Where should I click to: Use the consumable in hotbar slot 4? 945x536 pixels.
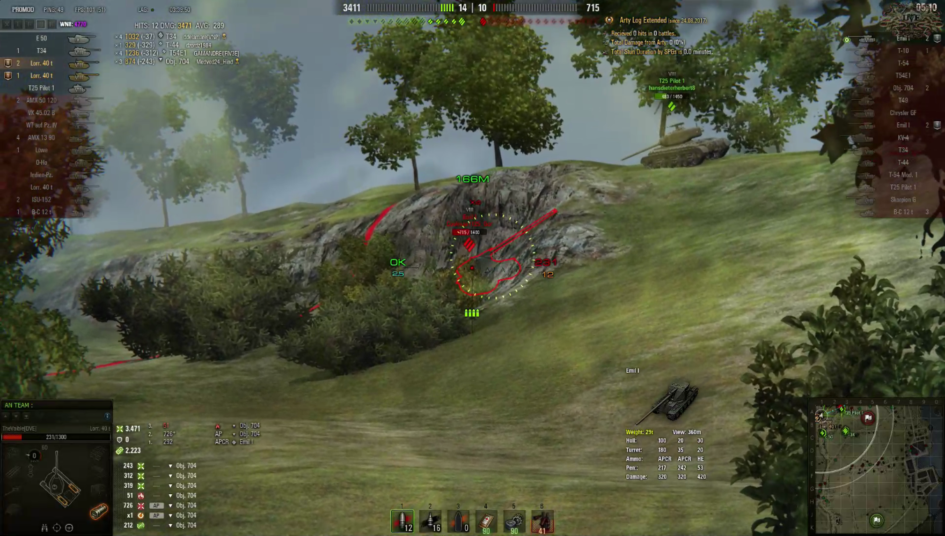point(487,521)
